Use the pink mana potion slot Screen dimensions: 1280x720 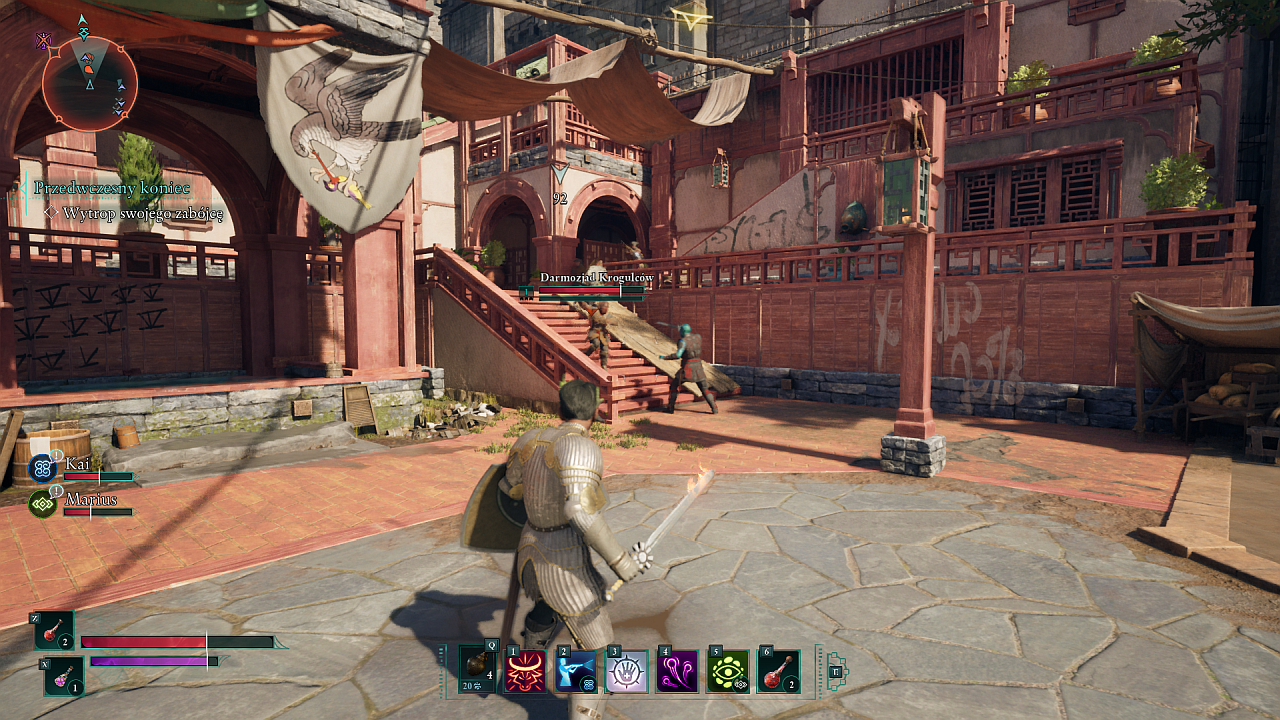(x=64, y=676)
